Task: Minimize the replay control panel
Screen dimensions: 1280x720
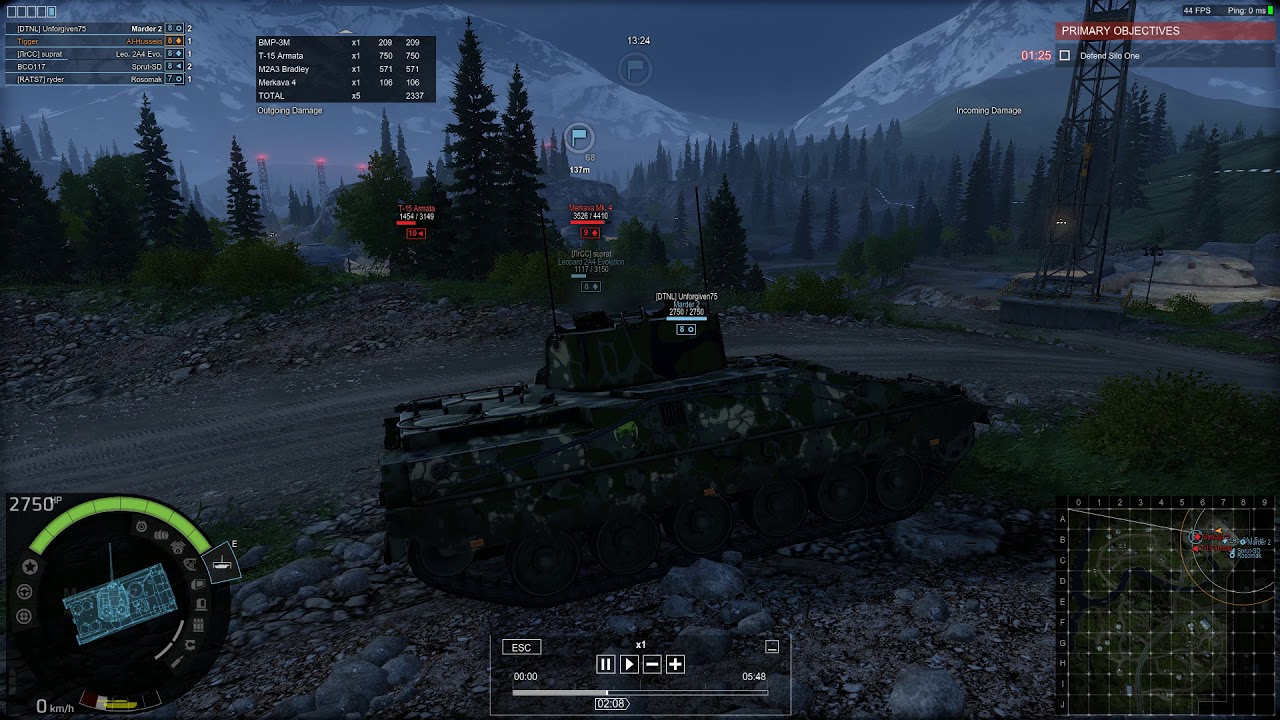Action: click(x=772, y=647)
